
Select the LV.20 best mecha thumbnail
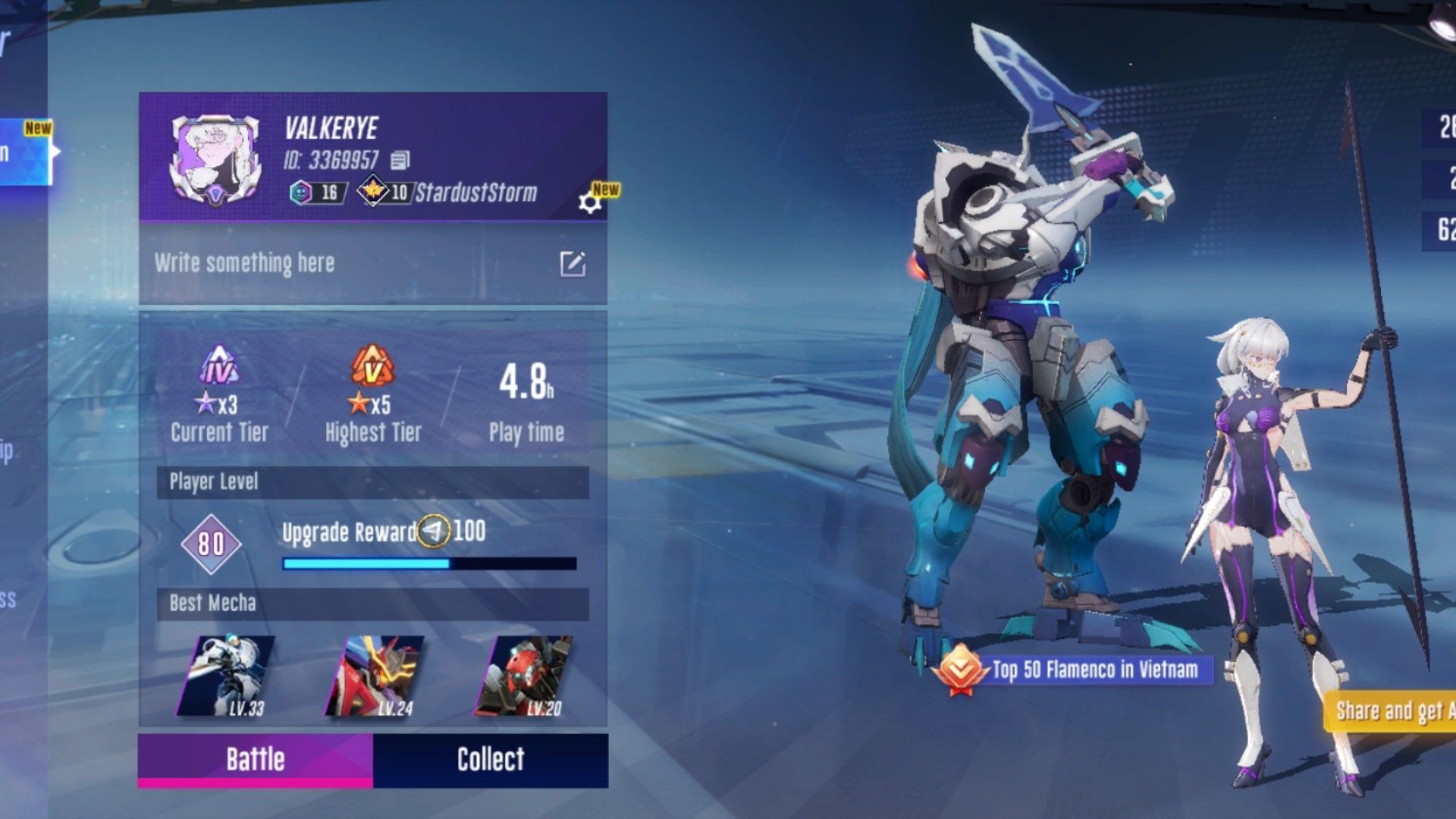pos(525,676)
